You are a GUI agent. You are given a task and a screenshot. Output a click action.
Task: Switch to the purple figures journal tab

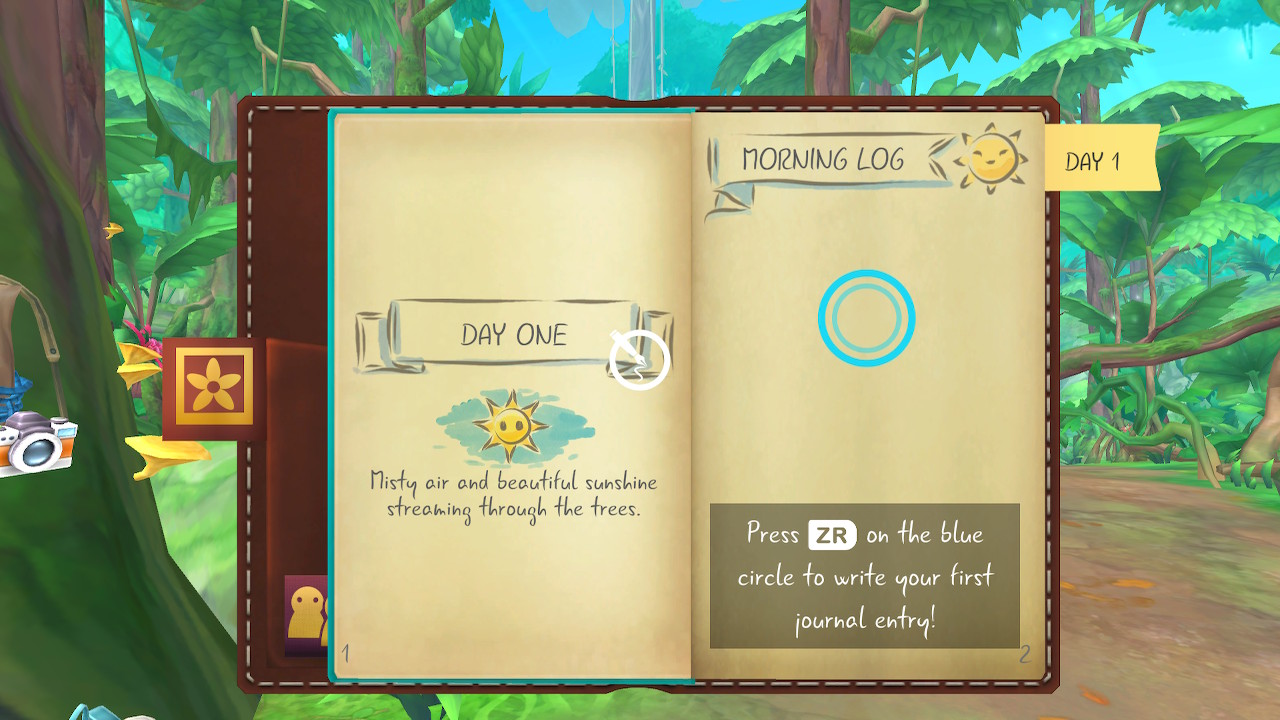click(x=306, y=615)
